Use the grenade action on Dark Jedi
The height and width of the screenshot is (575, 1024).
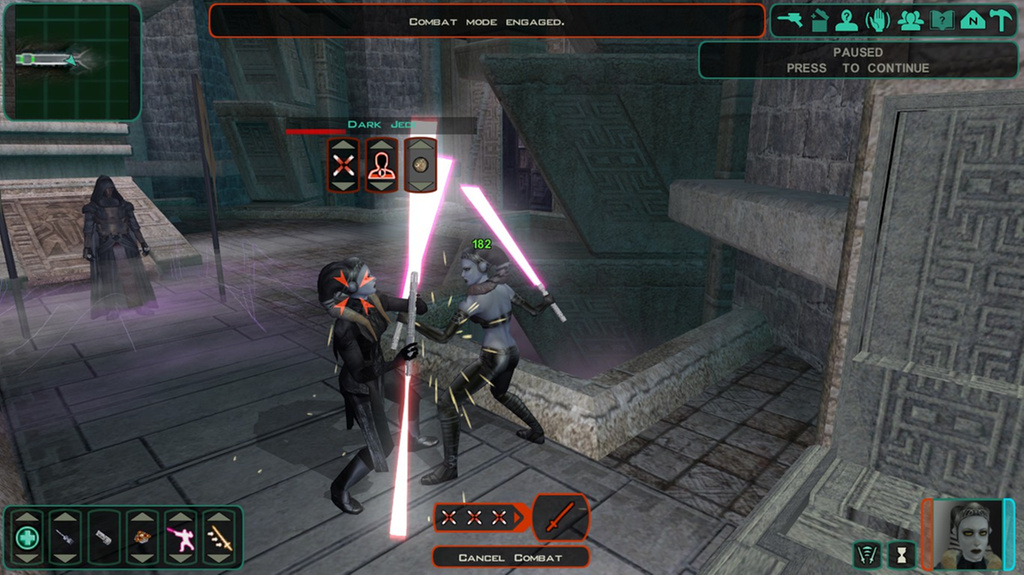[x=420, y=165]
